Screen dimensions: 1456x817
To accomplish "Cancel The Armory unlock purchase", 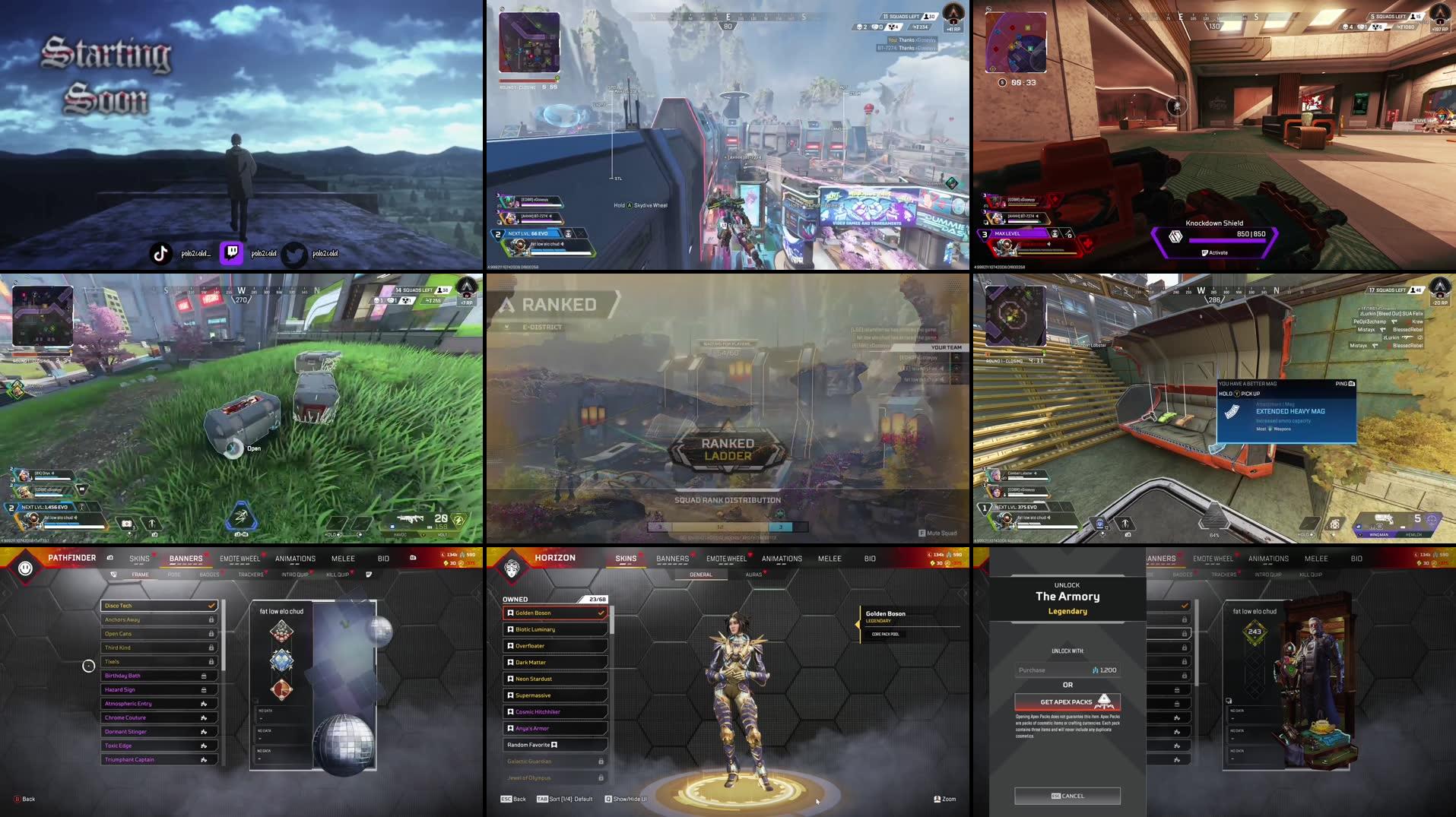I will (x=1067, y=796).
